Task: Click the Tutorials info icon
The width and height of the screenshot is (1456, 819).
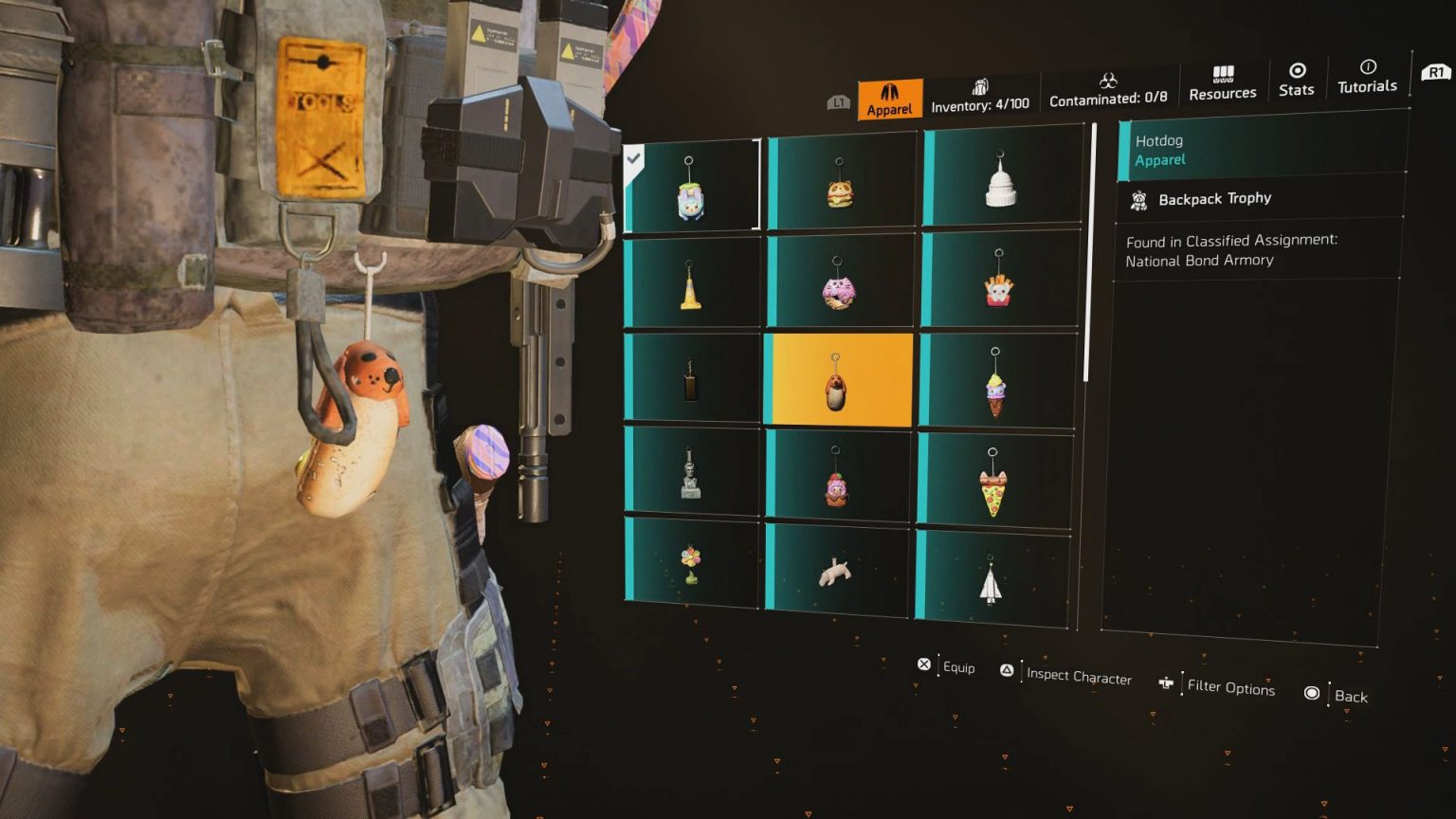Action: [x=1367, y=66]
